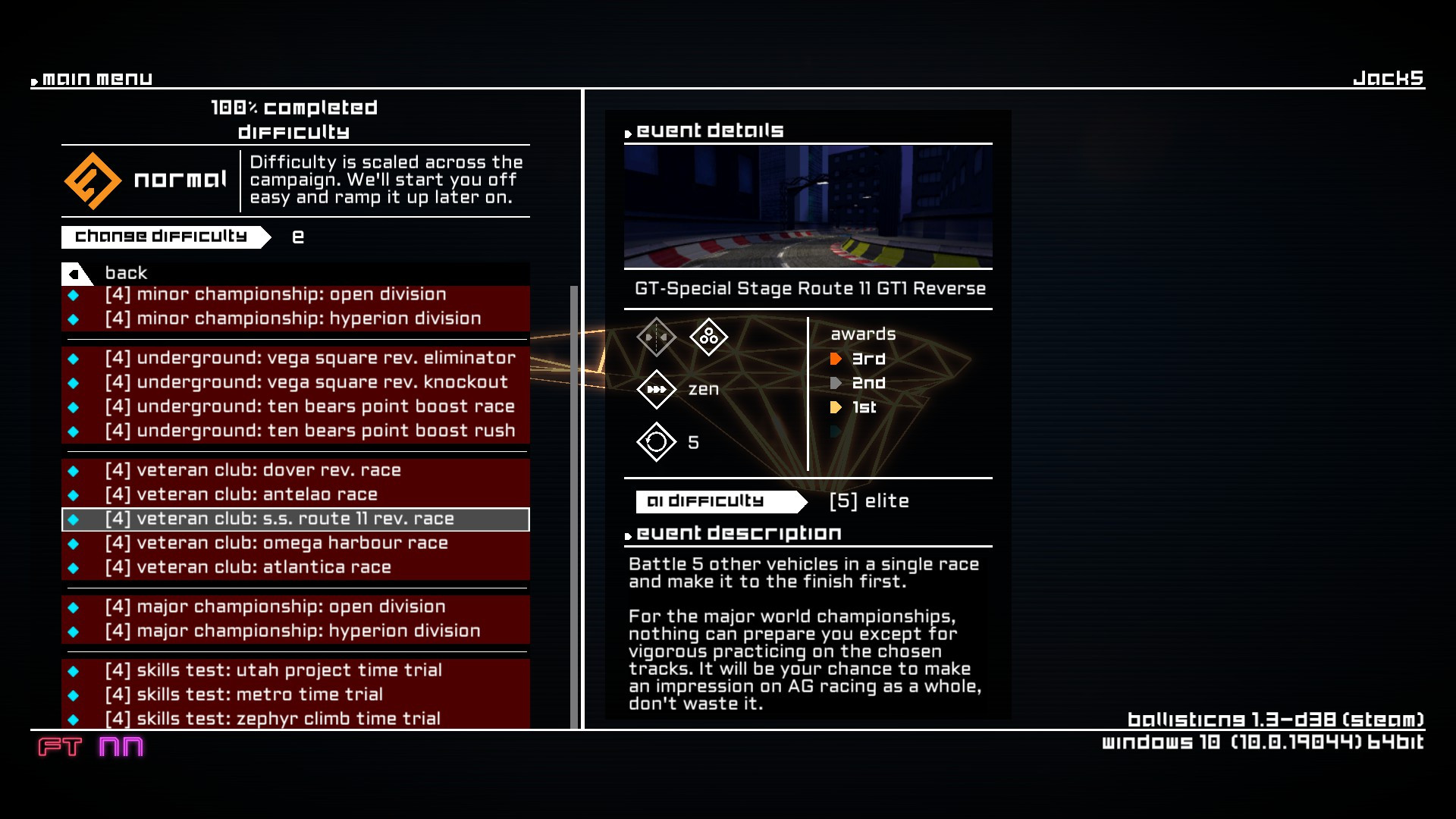Open the main menu label top left
This screenshot has height=819, width=1456.
click(96, 77)
